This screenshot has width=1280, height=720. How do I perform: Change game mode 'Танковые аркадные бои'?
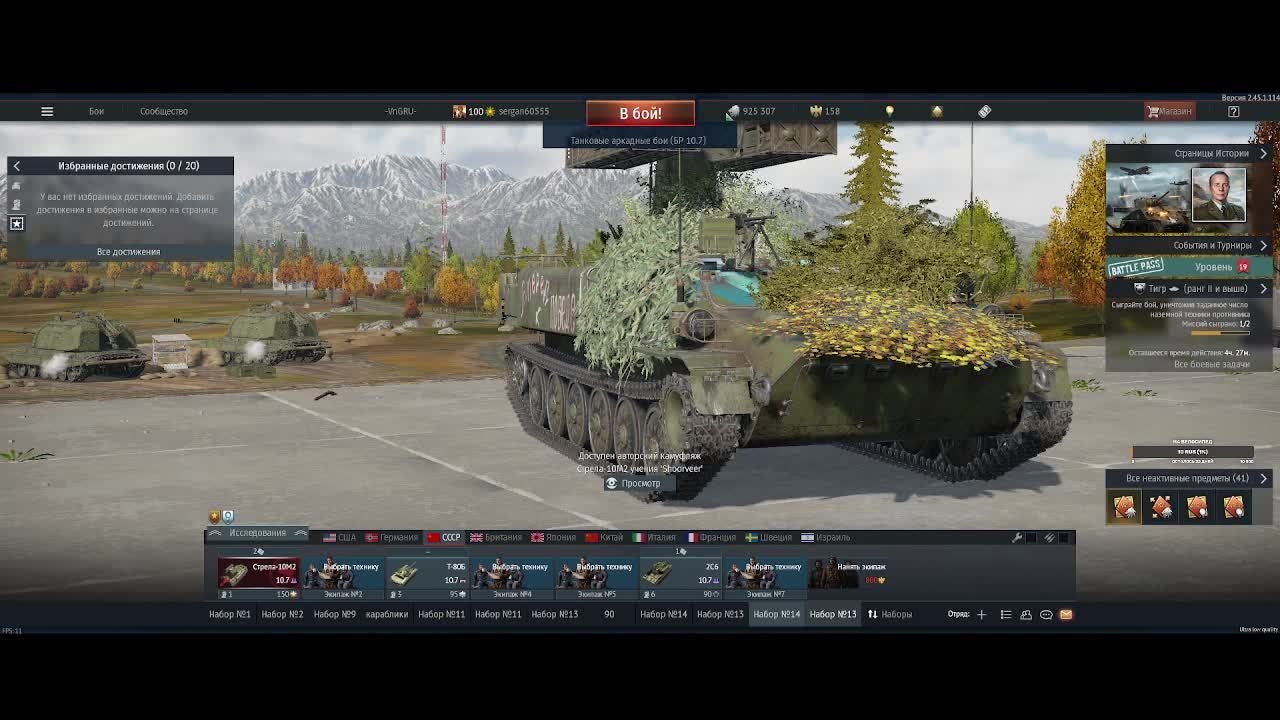[638, 141]
